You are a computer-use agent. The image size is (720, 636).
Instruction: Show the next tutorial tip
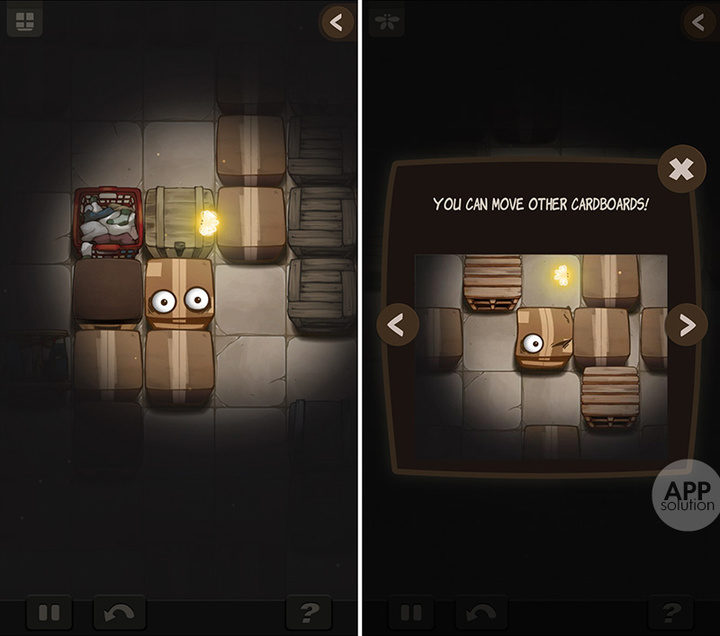click(685, 324)
